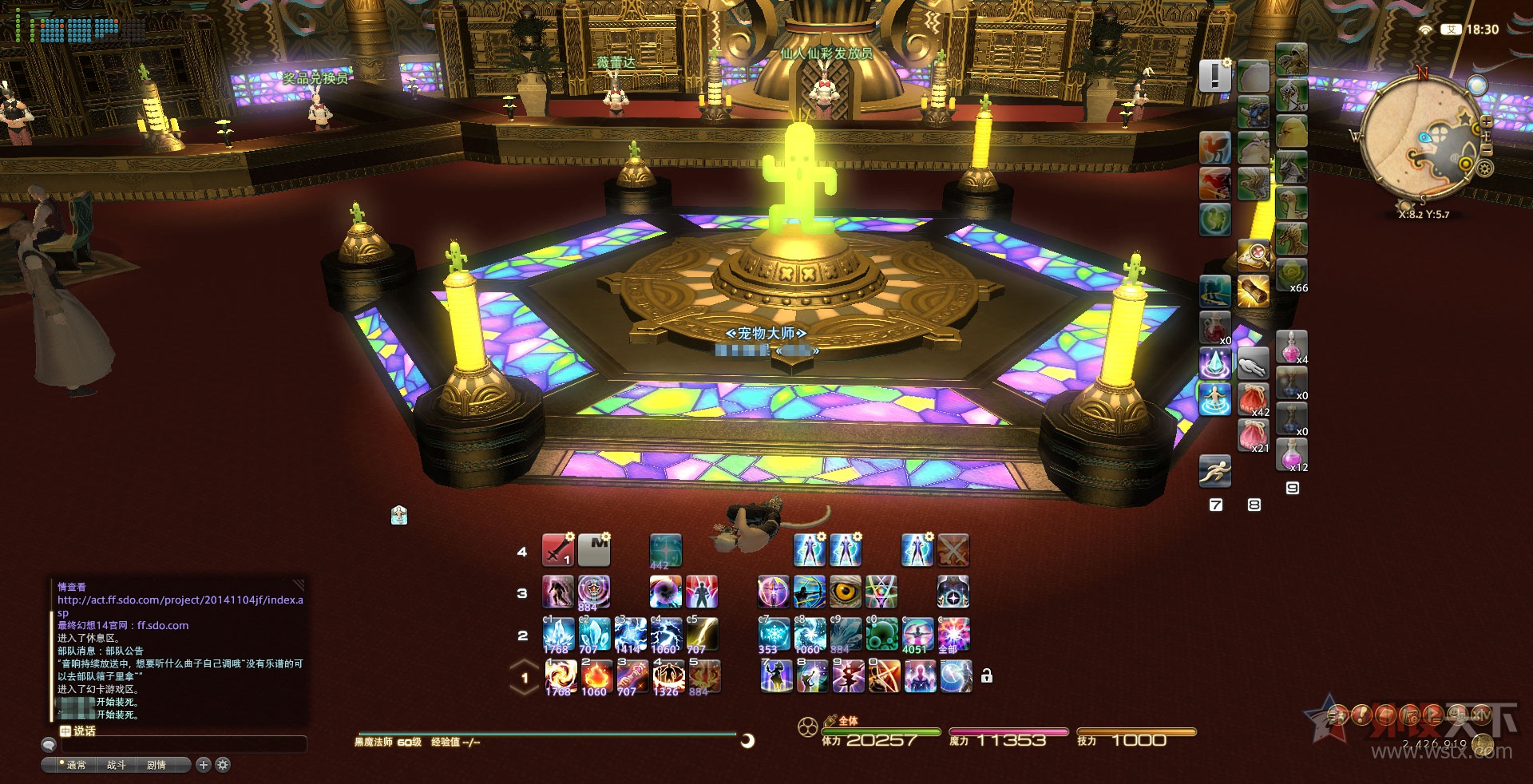Zoom in the minimap with plus button
The image size is (1533, 784).
(x=1486, y=122)
